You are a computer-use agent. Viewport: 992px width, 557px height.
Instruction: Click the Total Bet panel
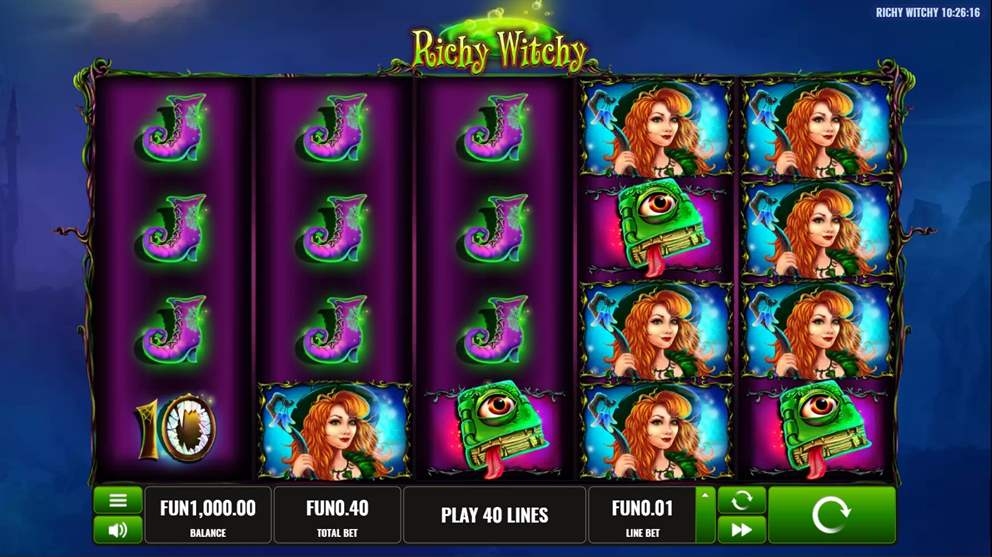point(337,515)
